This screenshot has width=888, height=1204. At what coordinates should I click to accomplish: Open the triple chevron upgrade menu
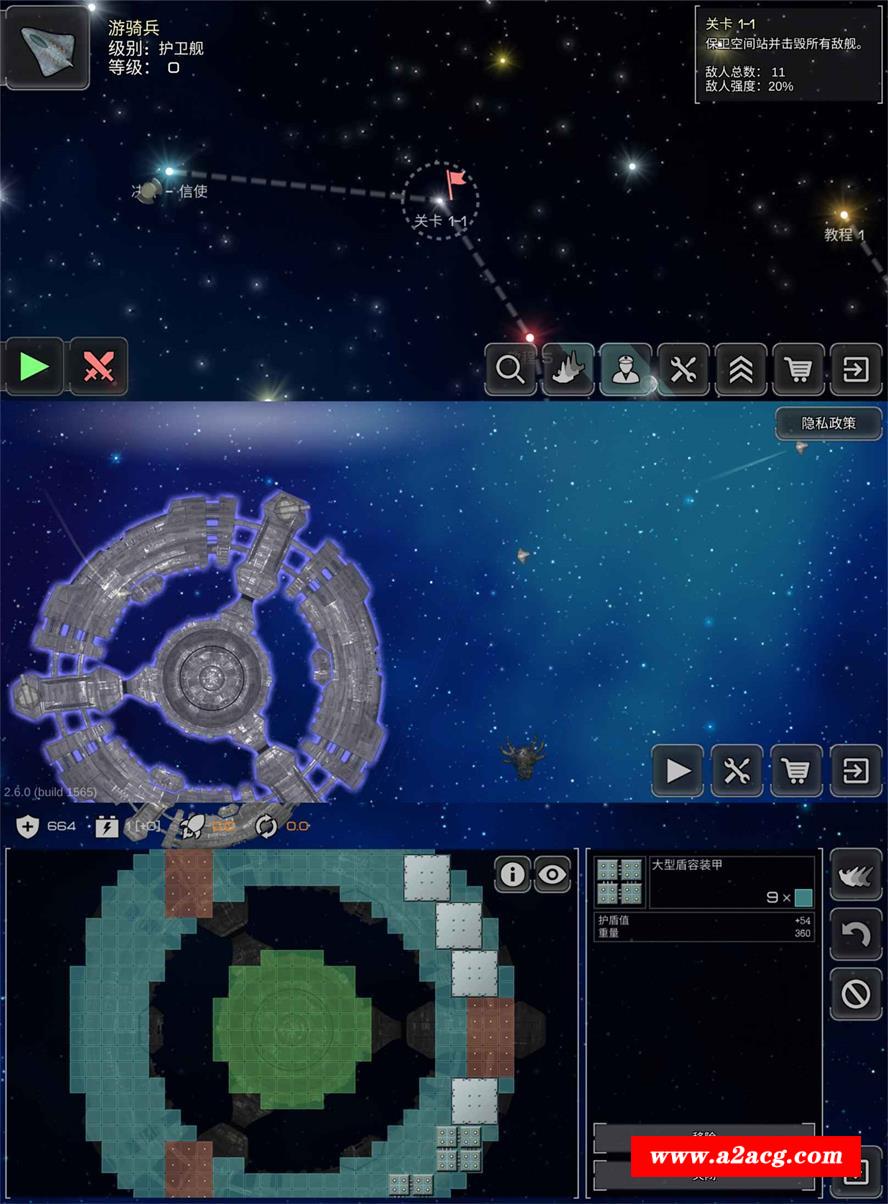[741, 370]
